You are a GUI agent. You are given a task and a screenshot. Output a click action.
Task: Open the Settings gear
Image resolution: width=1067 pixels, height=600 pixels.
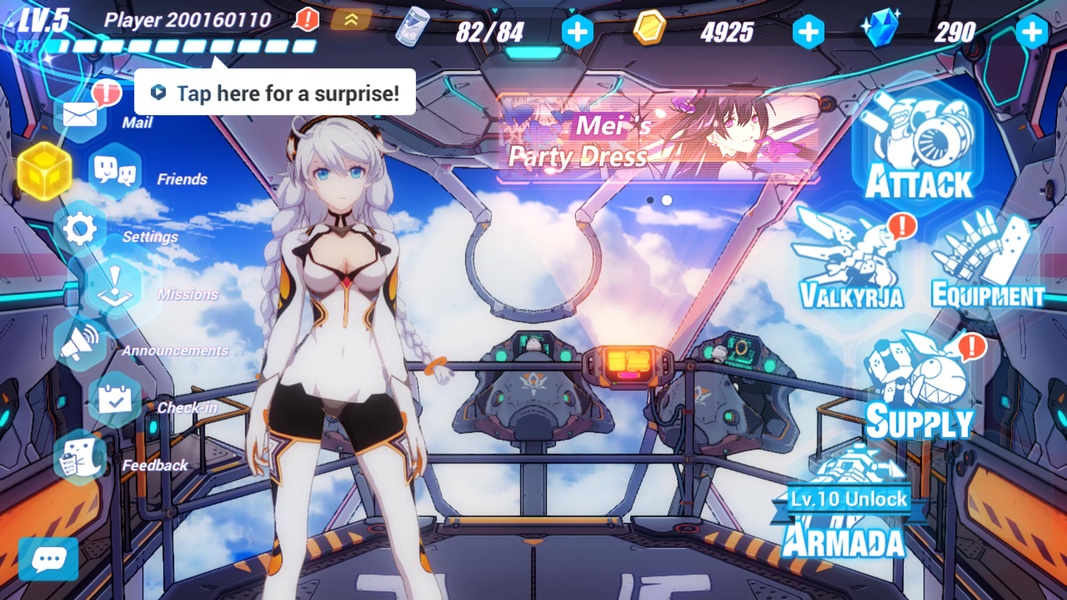(80, 230)
